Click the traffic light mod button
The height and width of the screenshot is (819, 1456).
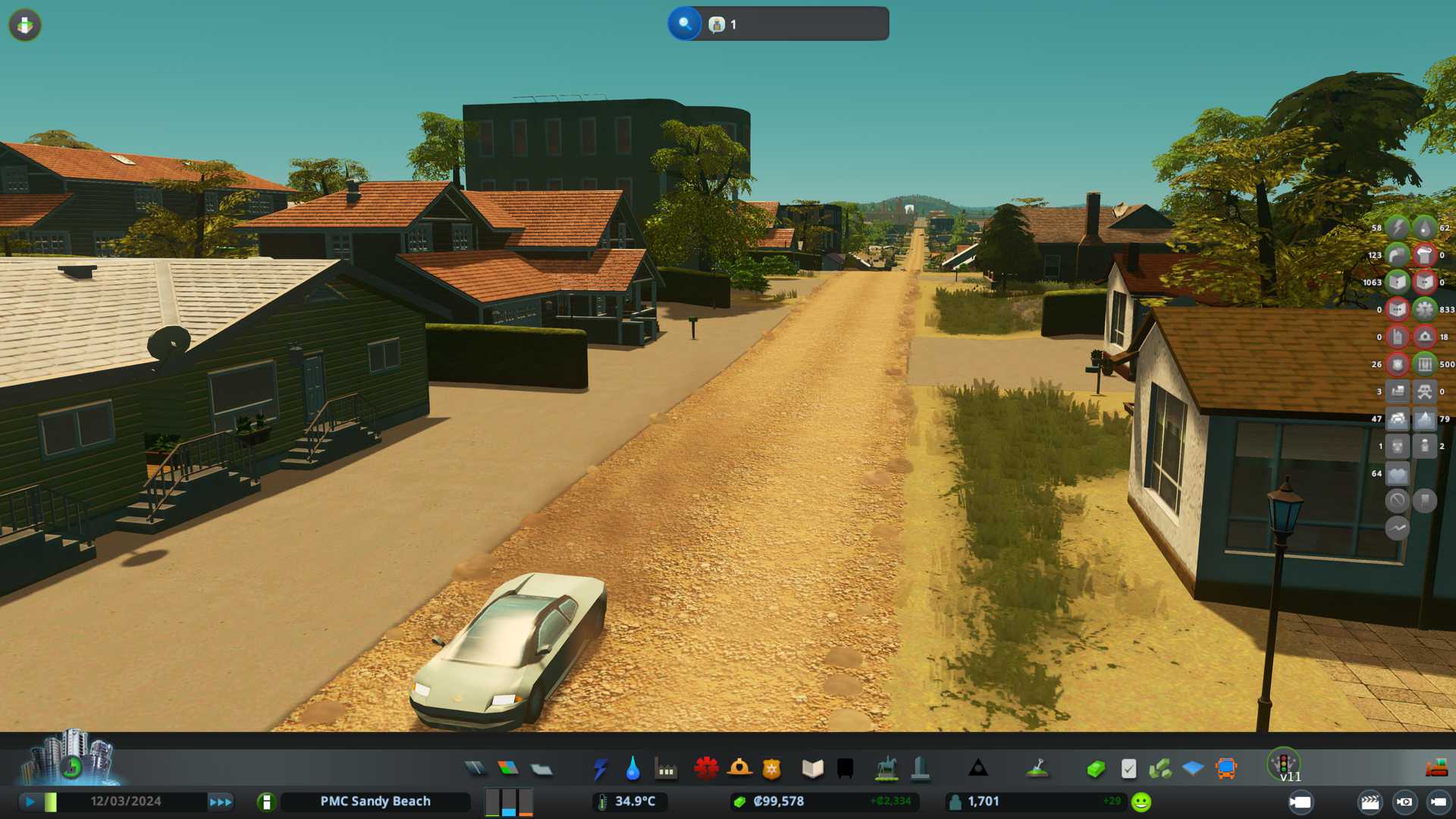(x=1284, y=763)
